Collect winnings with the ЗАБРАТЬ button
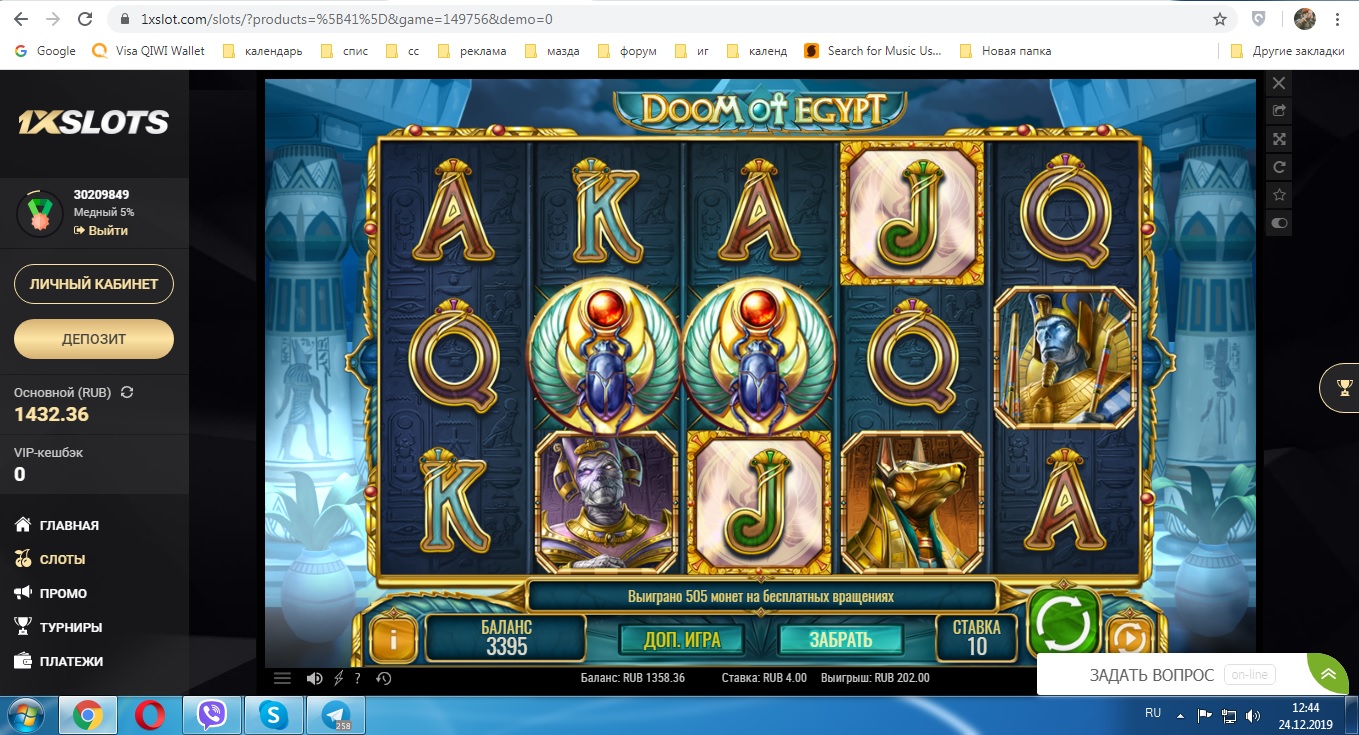This screenshot has height=735, width=1359. pyautogui.click(x=840, y=639)
